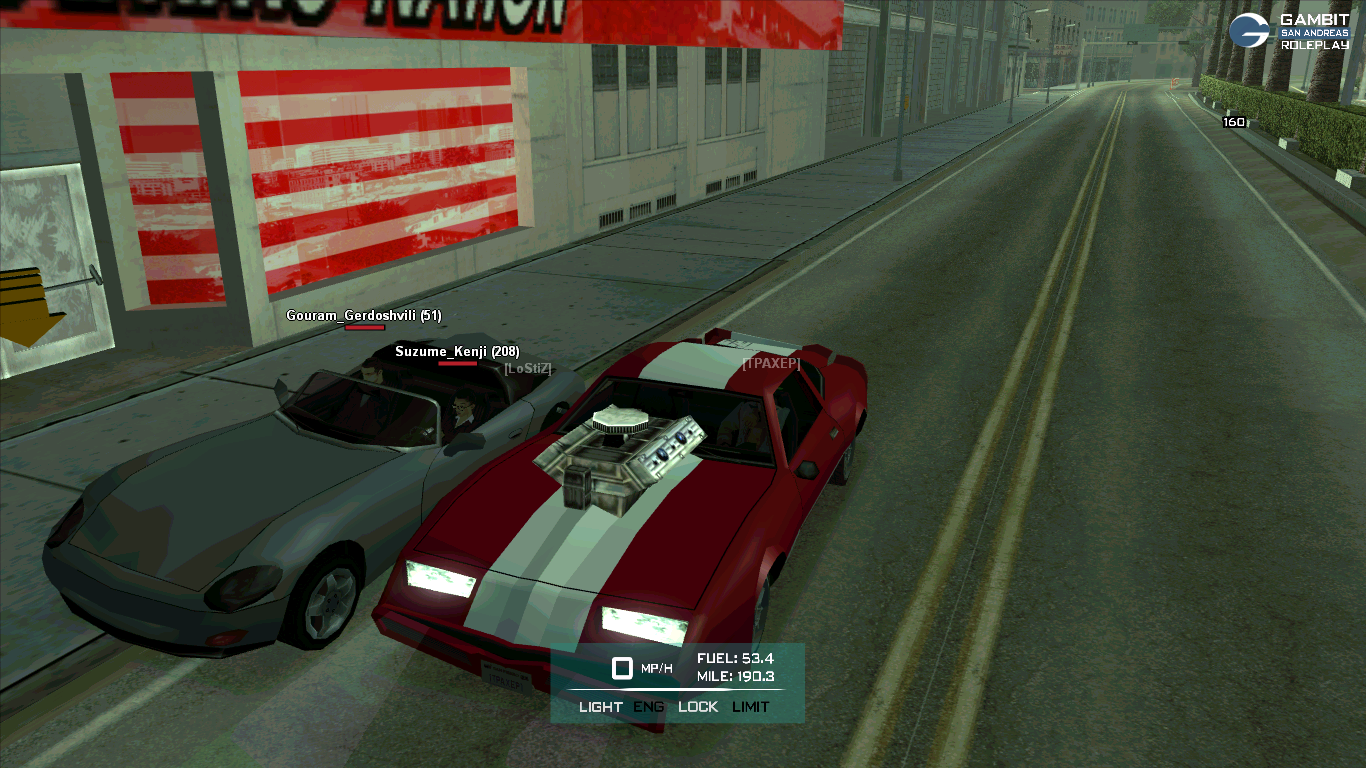
Task: Click the LOCK vehicle indicator
Action: [x=698, y=707]
